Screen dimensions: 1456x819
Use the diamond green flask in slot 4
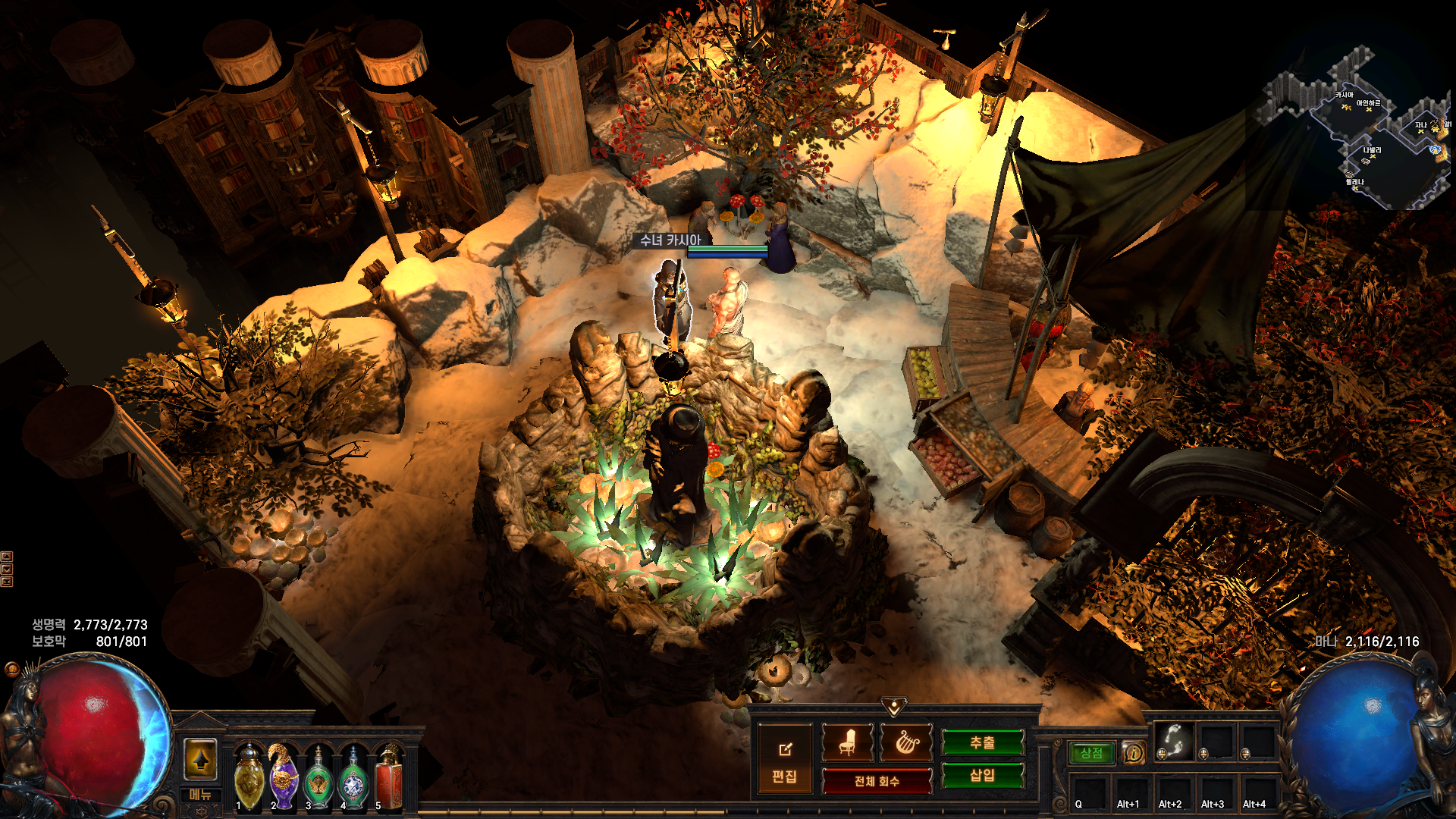[x=353, y=777]
